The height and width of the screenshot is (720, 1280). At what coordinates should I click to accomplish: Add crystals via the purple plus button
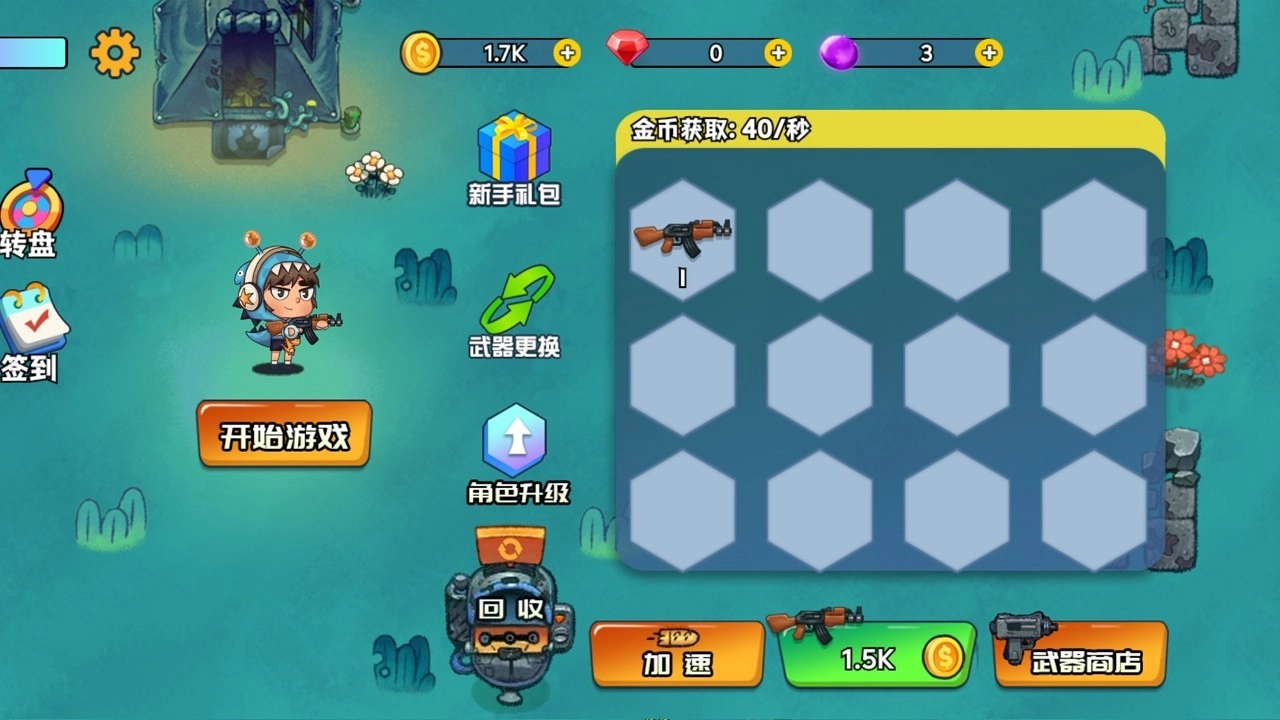pyautogui.click(x=988, y=53)
